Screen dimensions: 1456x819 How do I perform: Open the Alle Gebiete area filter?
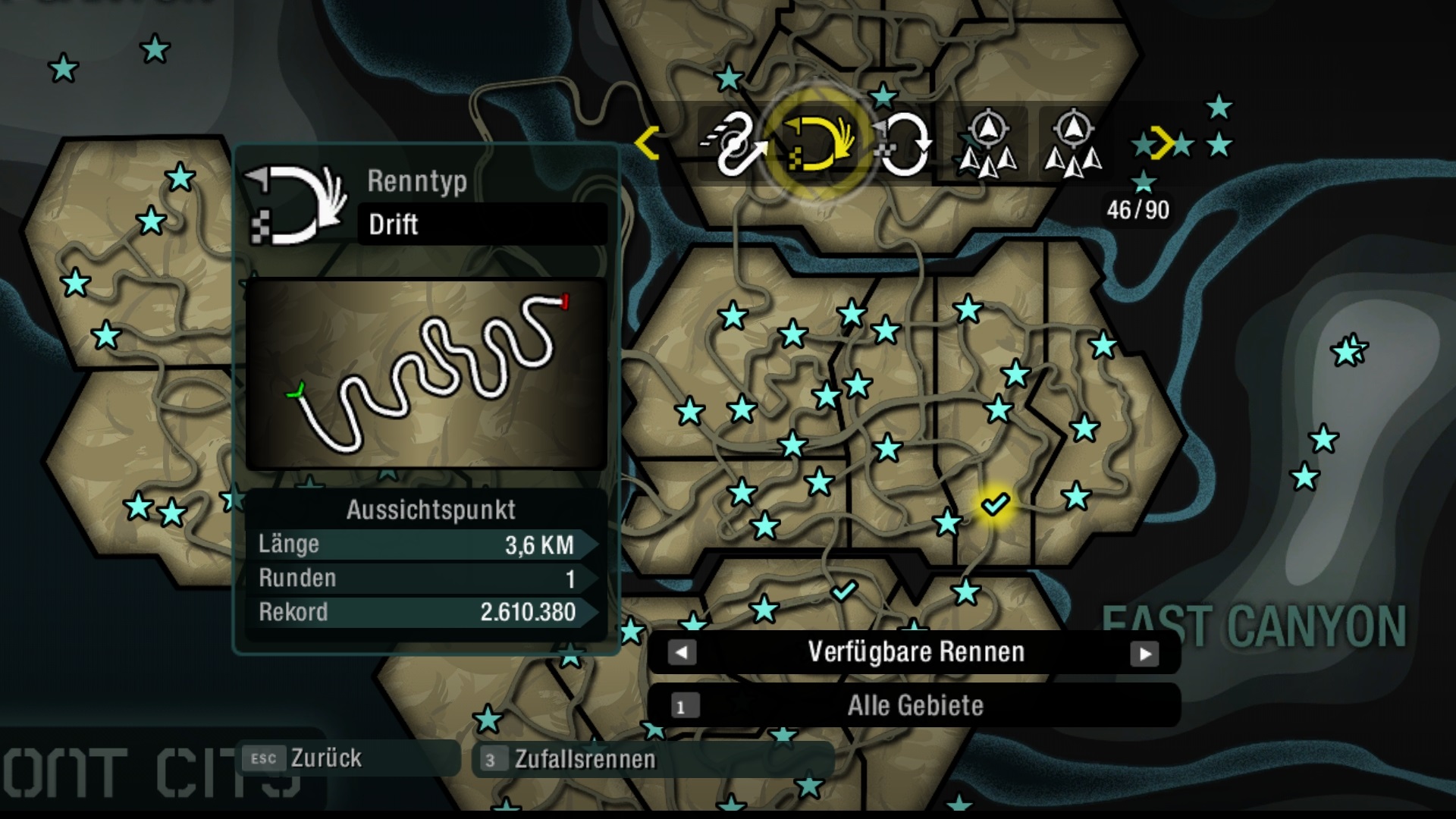click(915, 706)
